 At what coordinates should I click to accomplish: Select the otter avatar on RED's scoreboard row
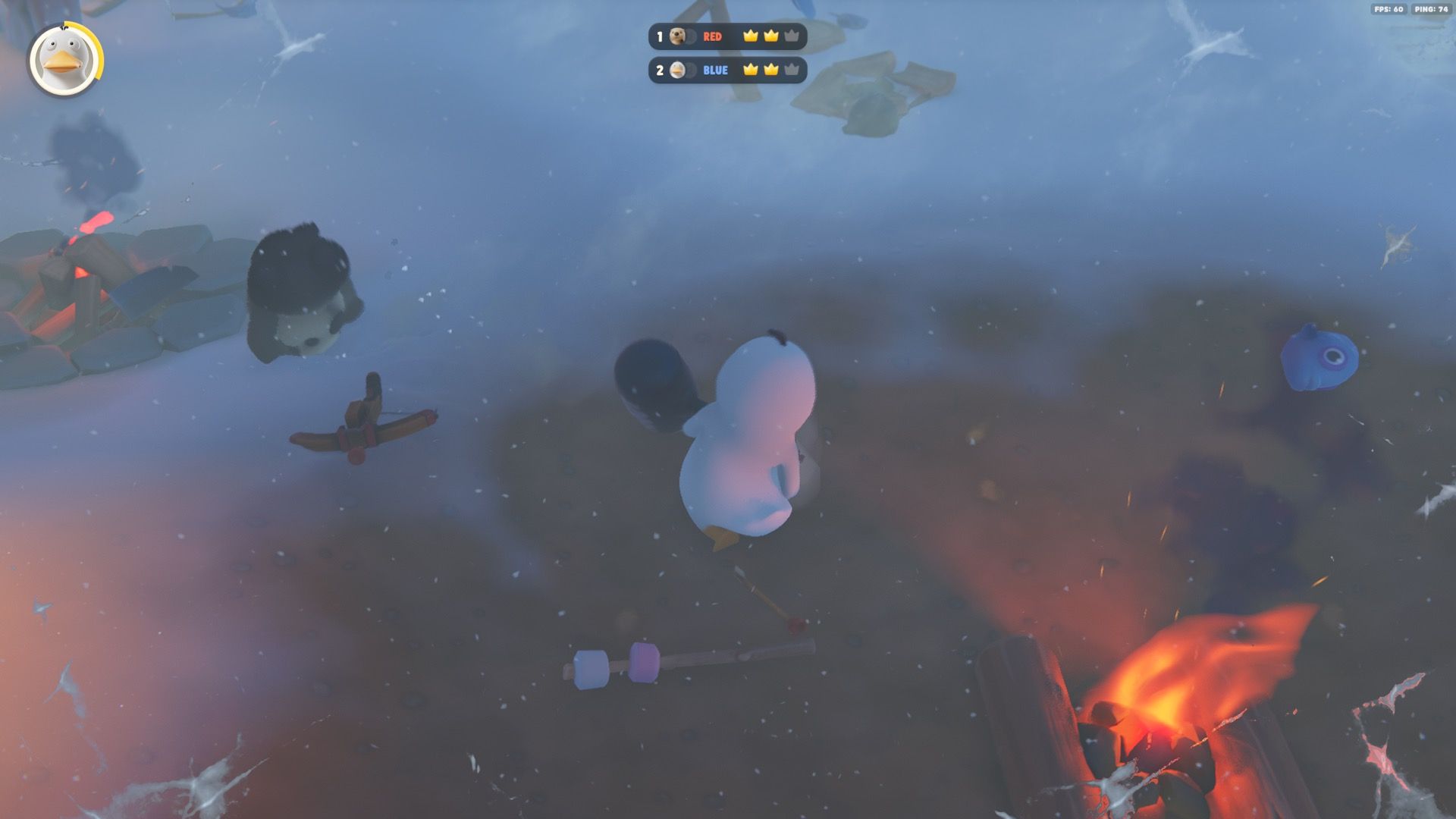point(677,36)
